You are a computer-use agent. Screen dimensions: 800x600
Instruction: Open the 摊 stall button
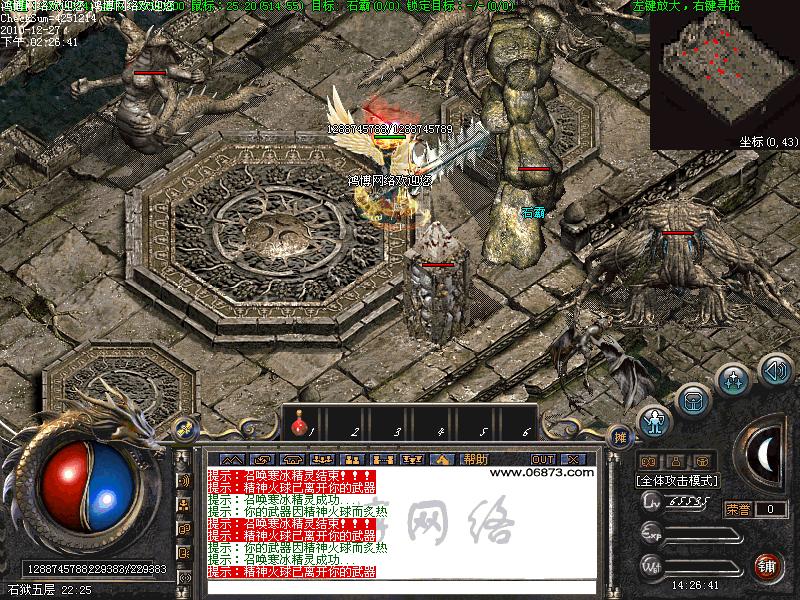(621, 437)
